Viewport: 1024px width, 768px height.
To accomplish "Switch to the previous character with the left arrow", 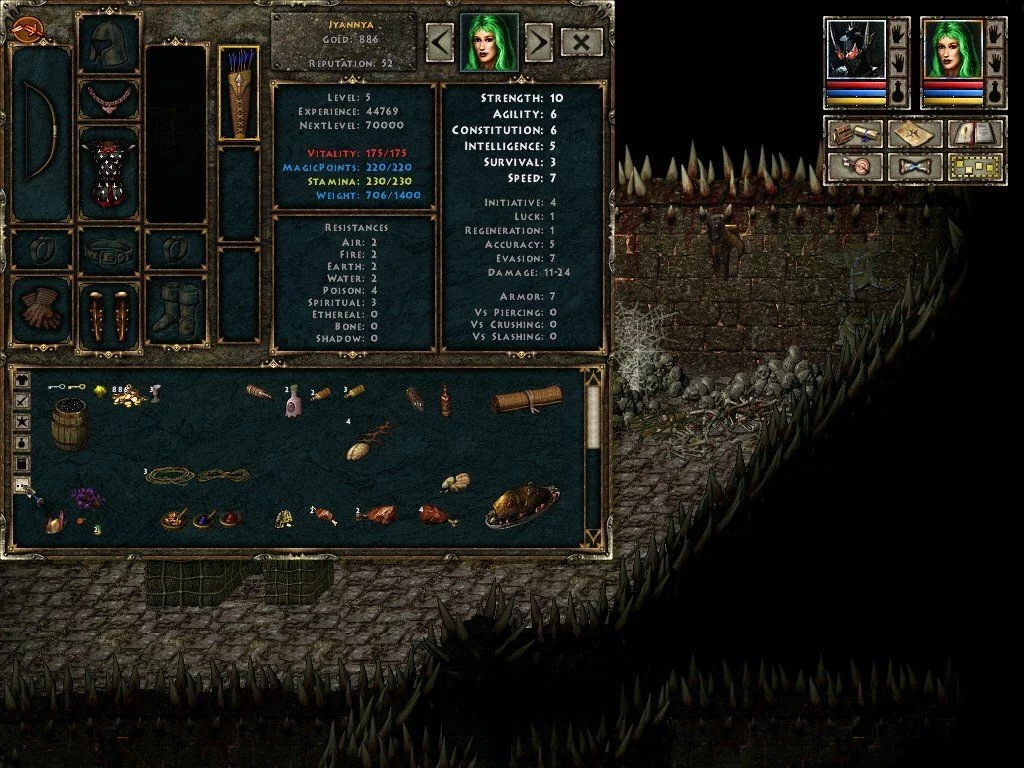I will pos(440,42).
